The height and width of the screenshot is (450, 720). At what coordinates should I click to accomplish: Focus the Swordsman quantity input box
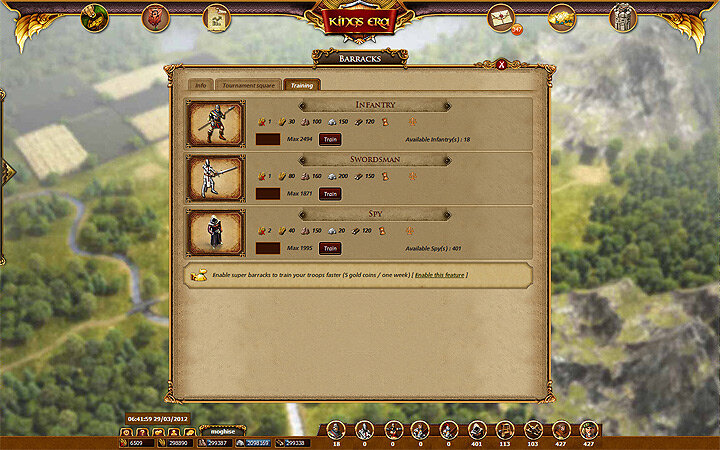pos(268,194)
